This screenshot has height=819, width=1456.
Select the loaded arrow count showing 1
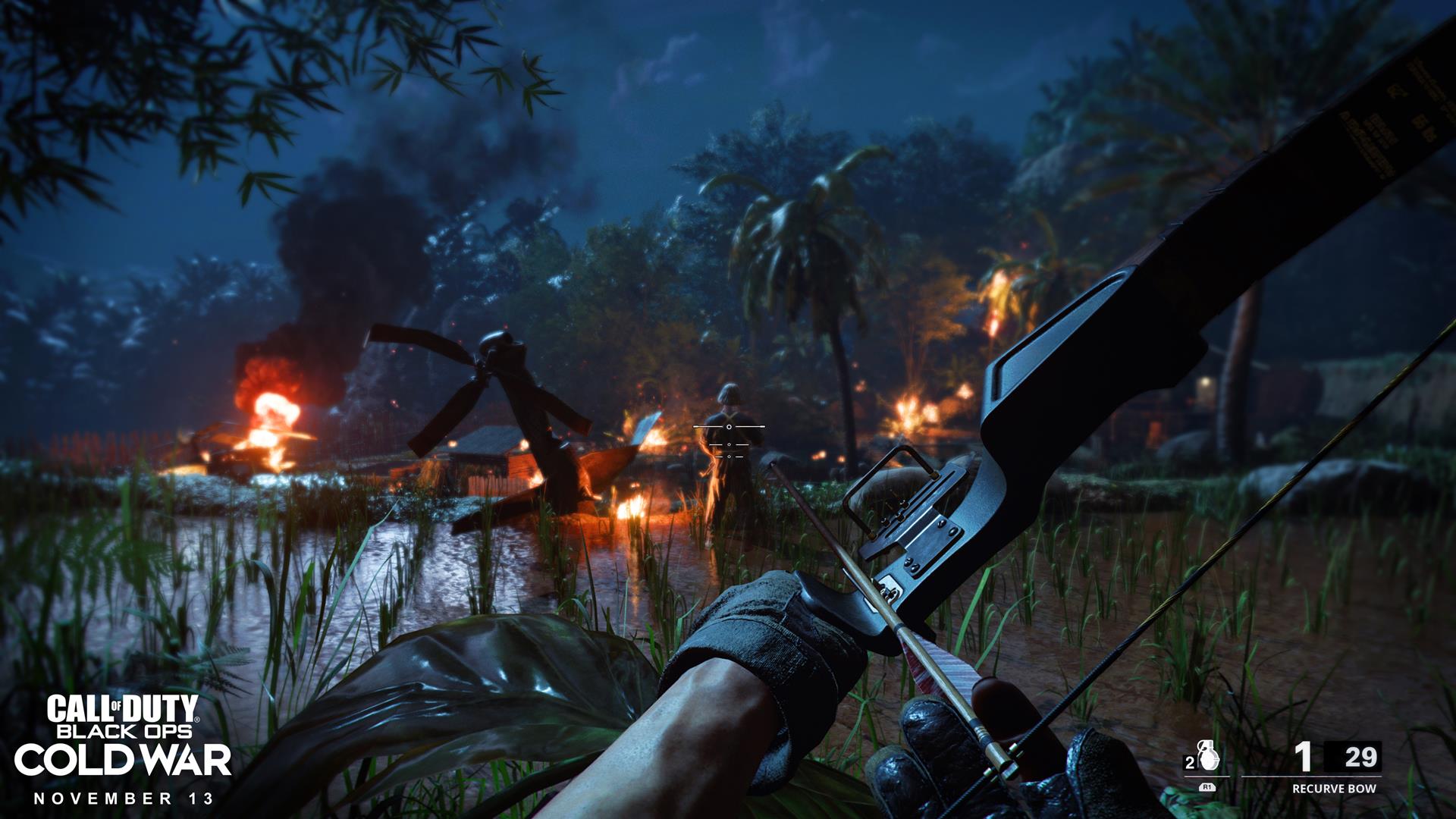1303,755
